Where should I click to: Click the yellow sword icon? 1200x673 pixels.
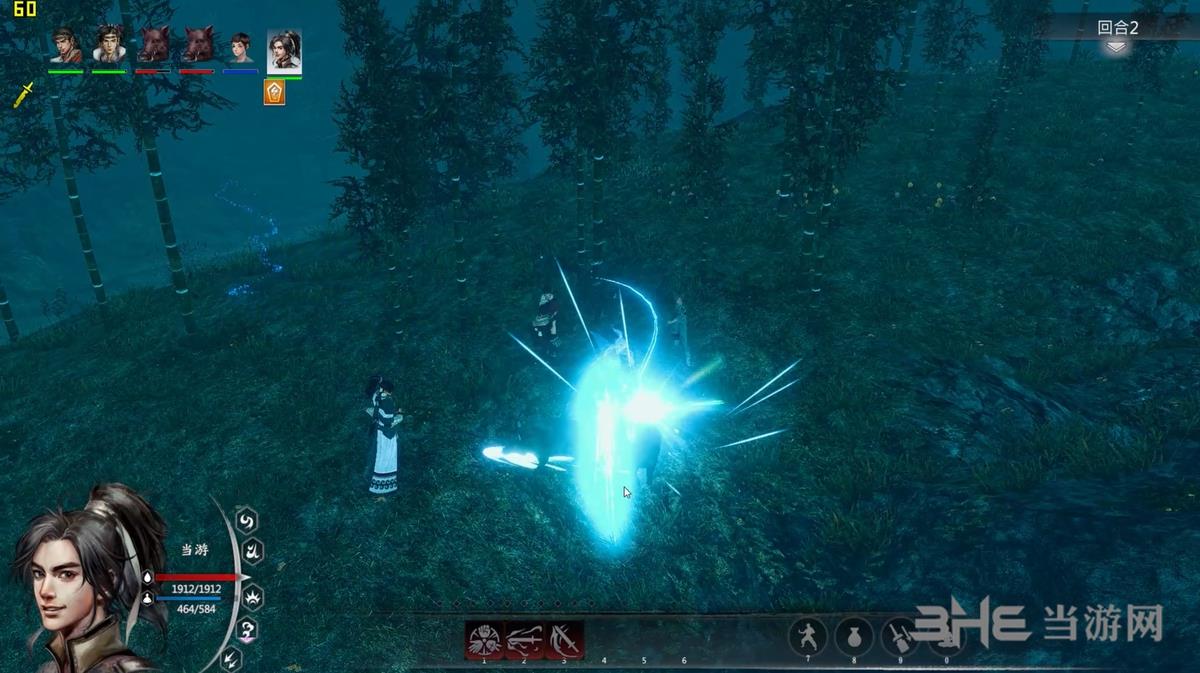coord(24,94)
